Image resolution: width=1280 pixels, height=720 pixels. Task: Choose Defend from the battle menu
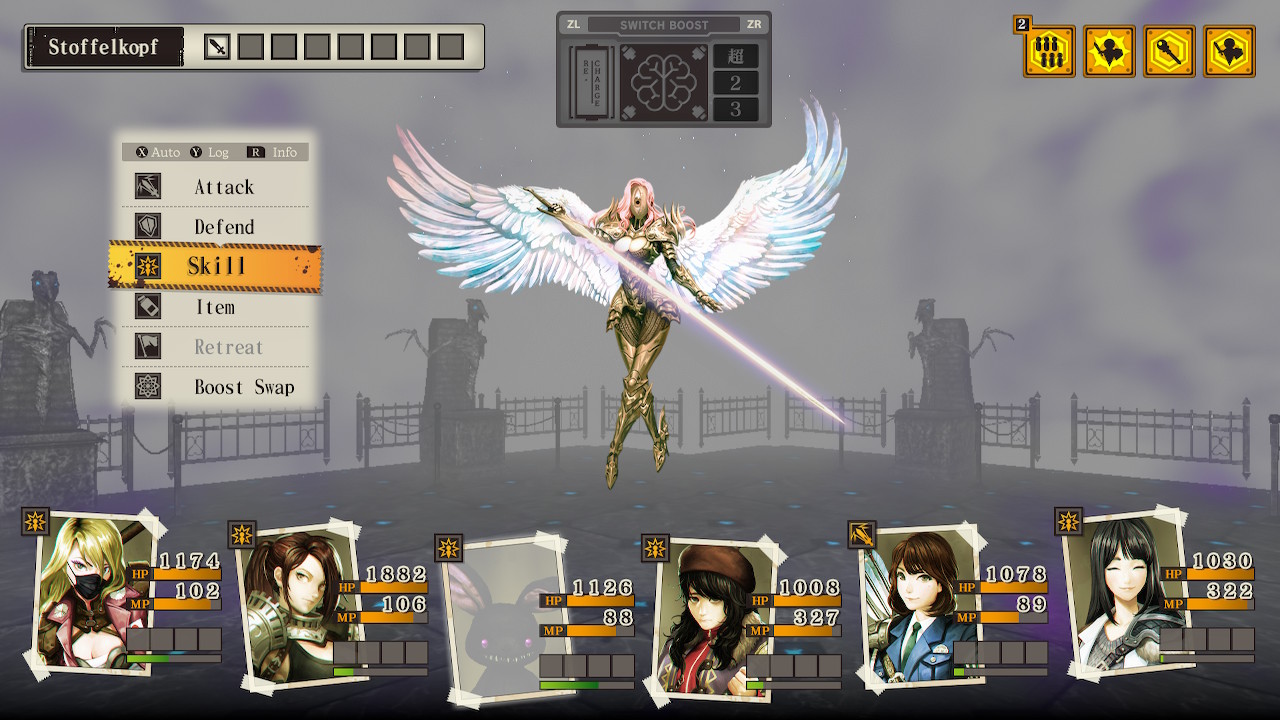click(223, 227)
